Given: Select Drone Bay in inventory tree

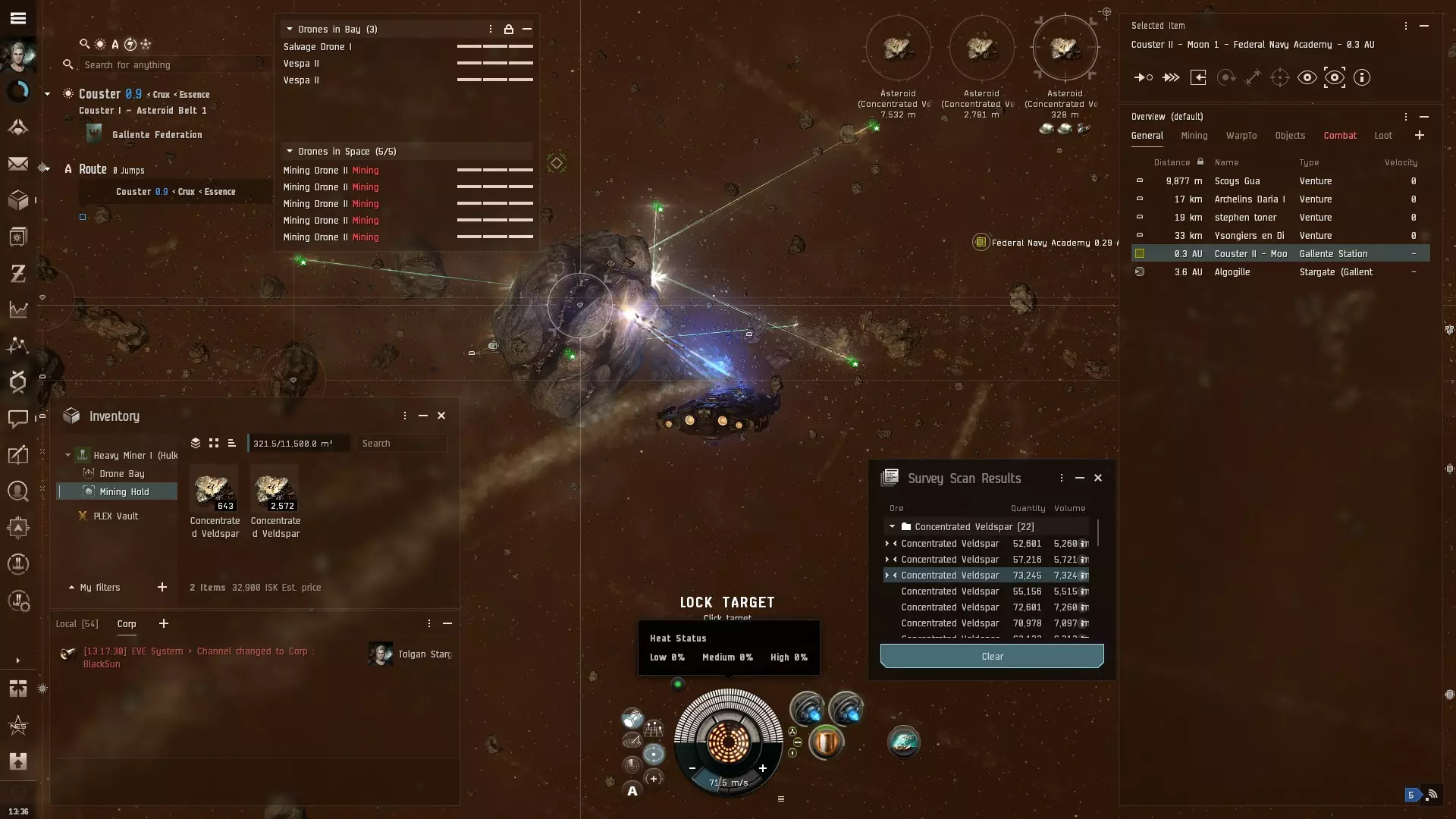Looking at the screenshot, I should coord(121,473).
